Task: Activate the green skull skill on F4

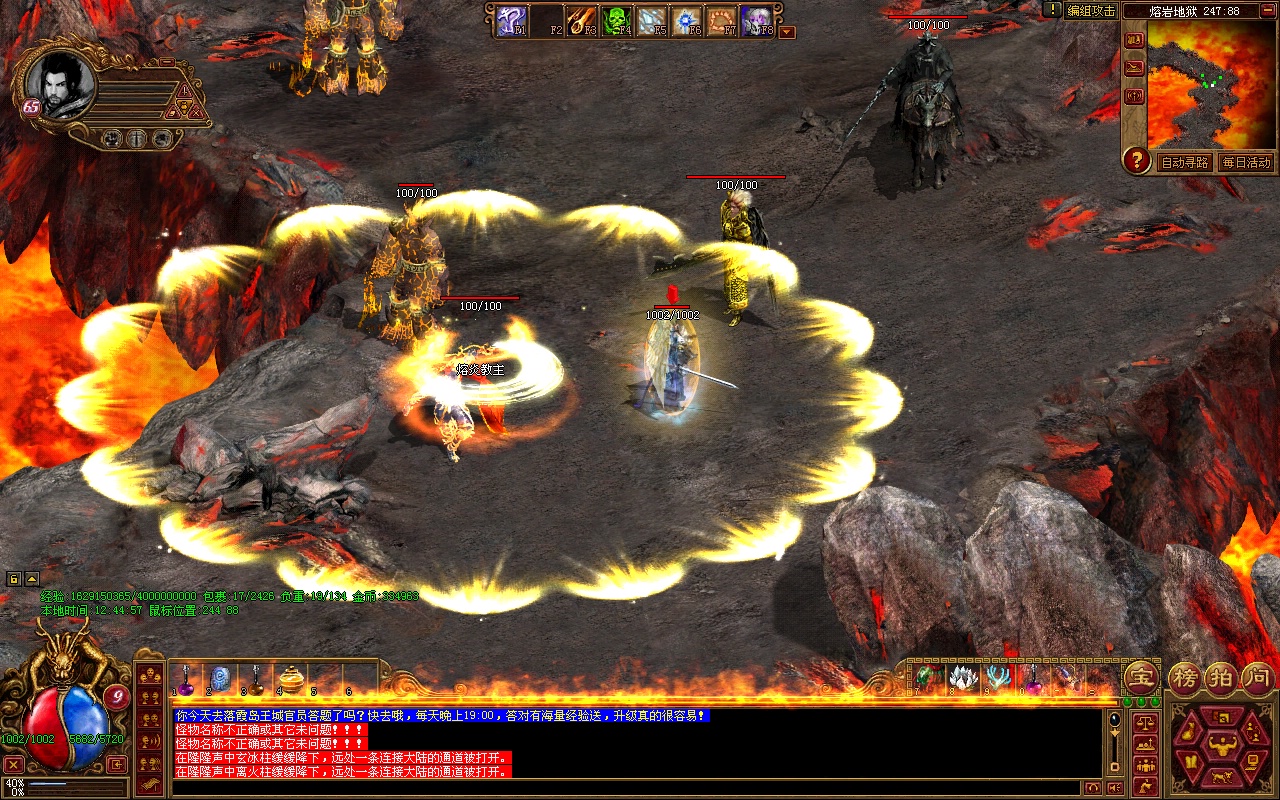Action: tap(615, 20)
